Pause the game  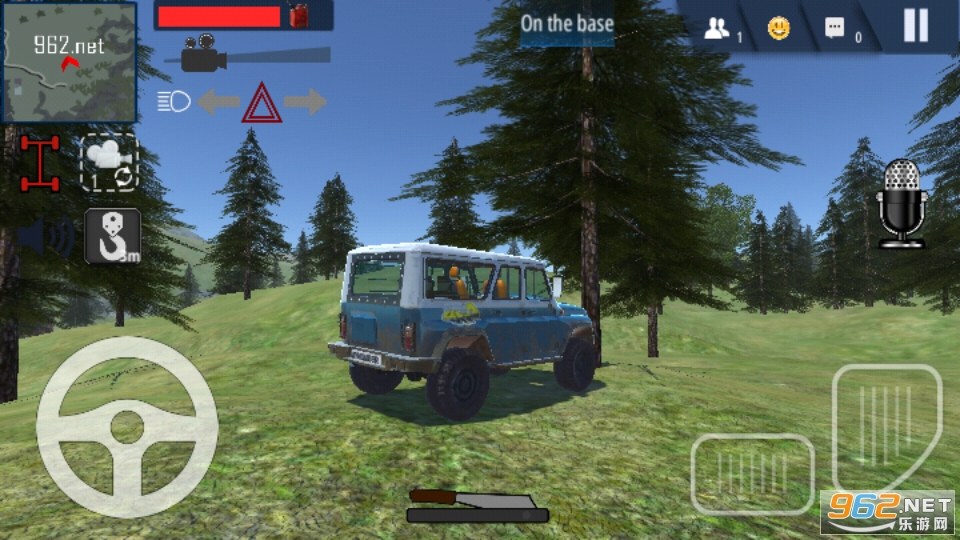click(x=915, y=26)
